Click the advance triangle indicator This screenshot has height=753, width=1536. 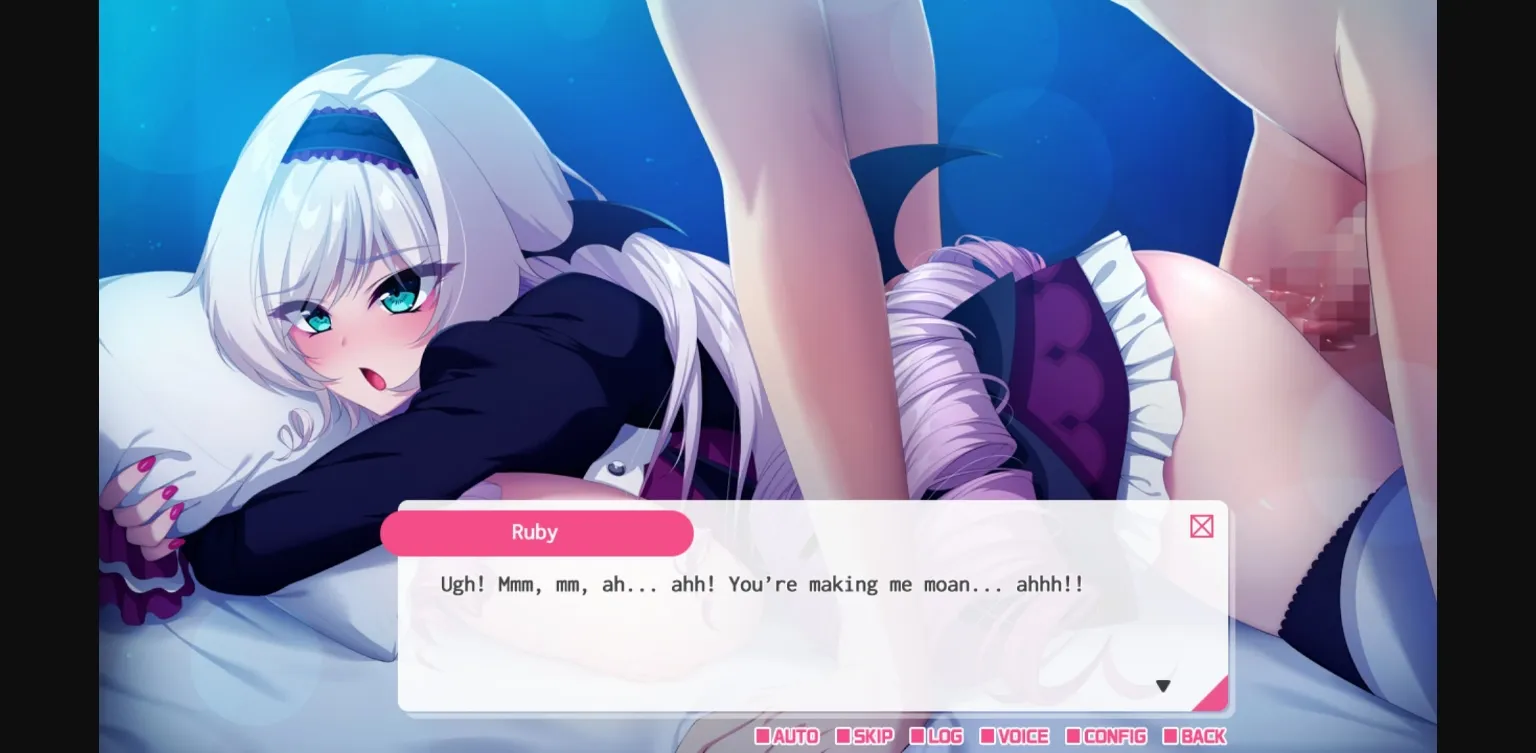(1163, 686)
